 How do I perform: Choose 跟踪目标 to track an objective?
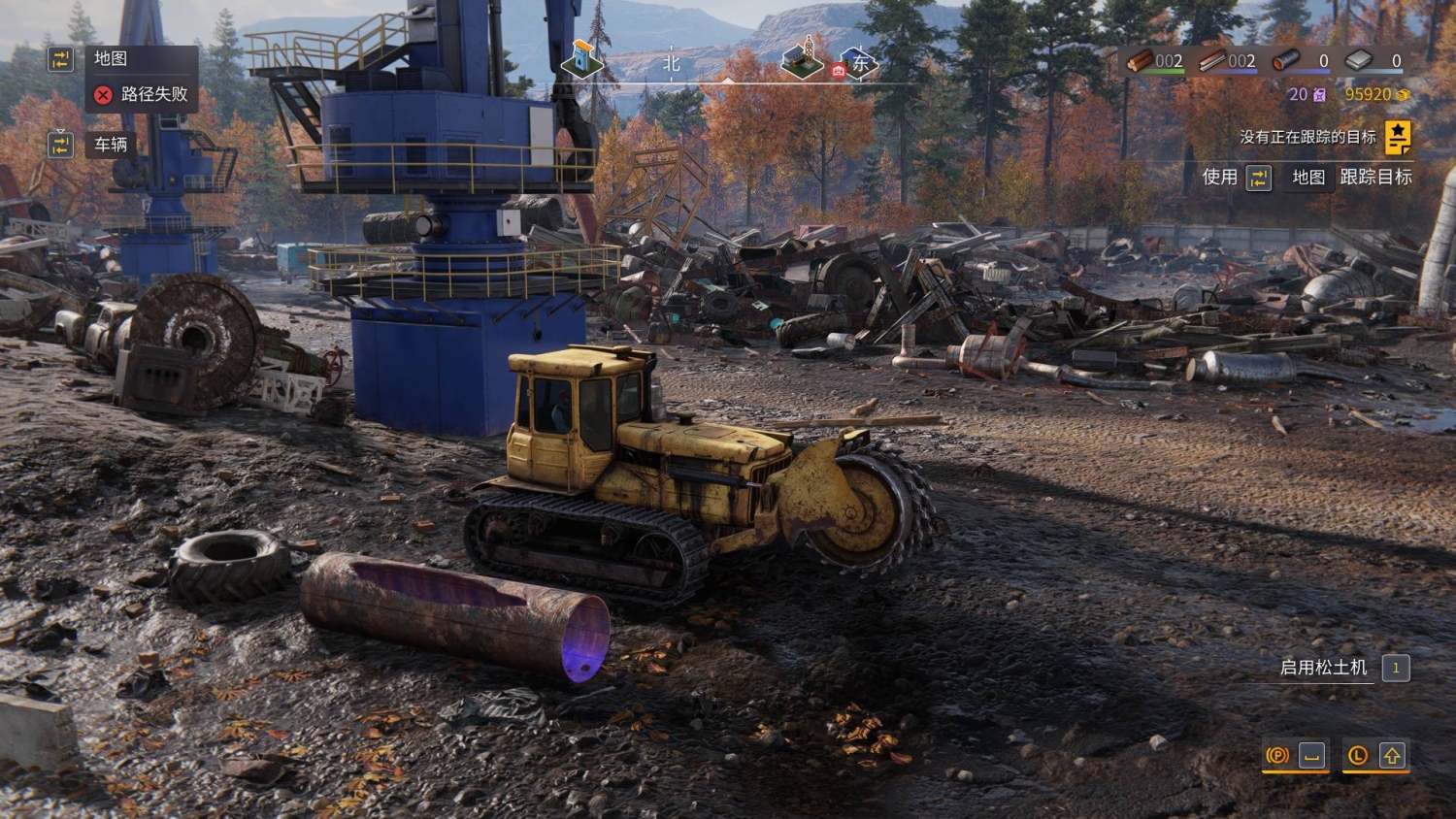1375,177
